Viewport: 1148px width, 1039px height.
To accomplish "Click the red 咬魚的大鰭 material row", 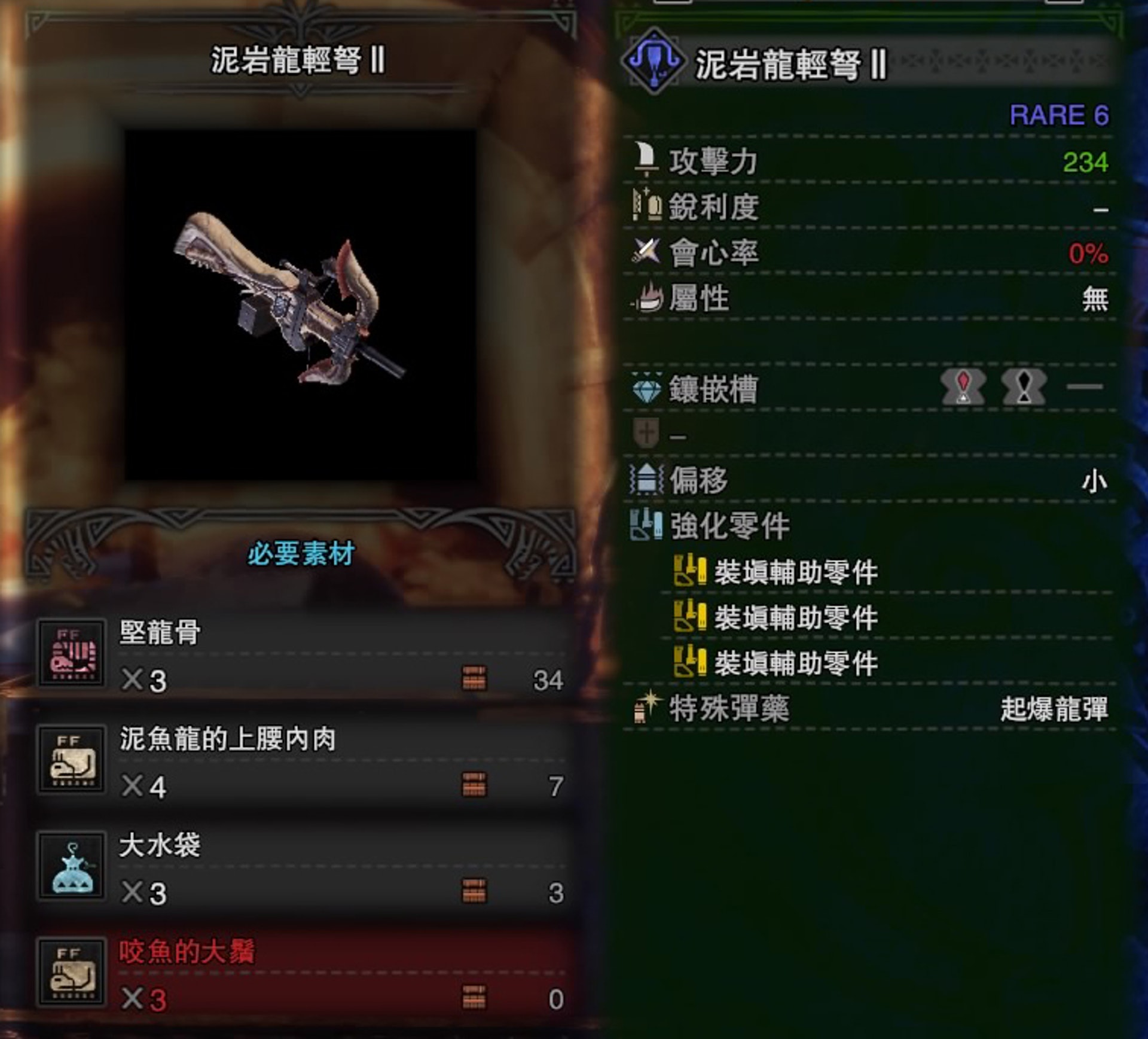I will (302, 974).
